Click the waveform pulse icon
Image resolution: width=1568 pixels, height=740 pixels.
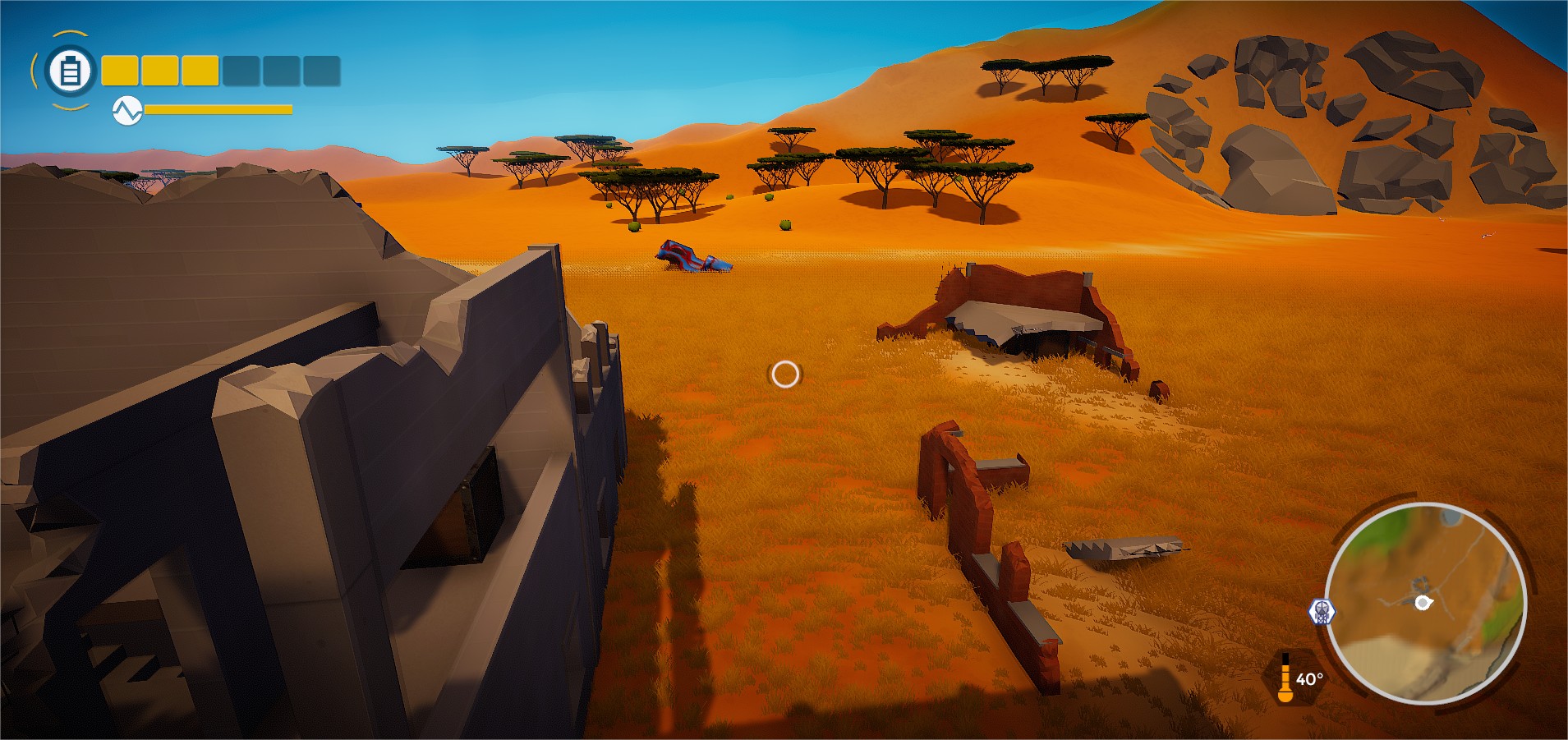pos(127,110)
